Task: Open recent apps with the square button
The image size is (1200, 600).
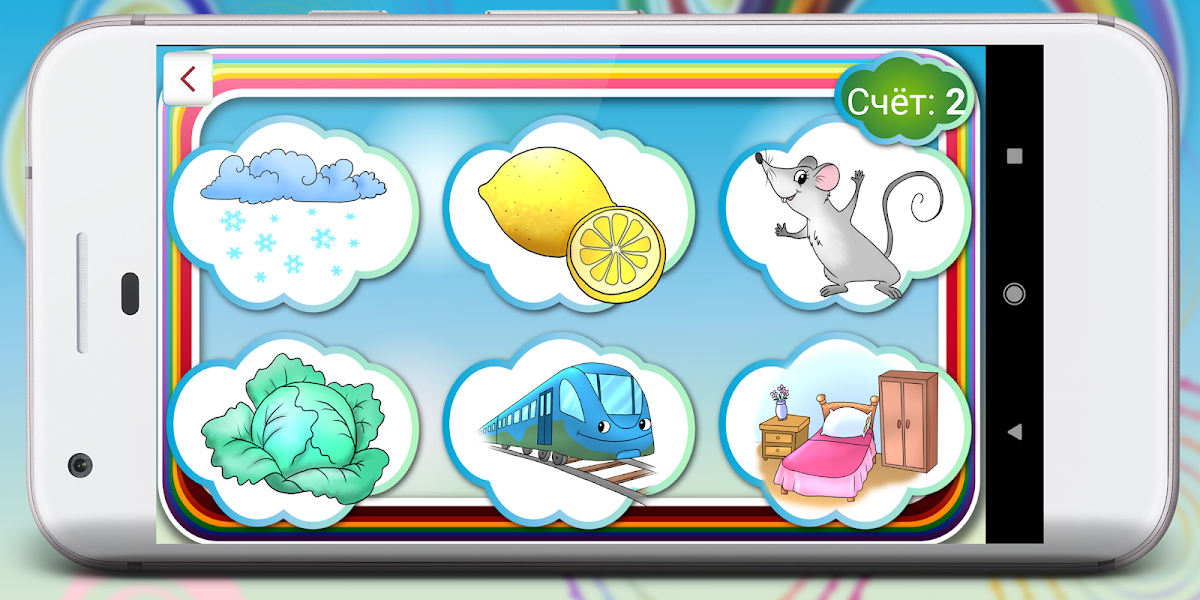Action: tap(1014, 156)
